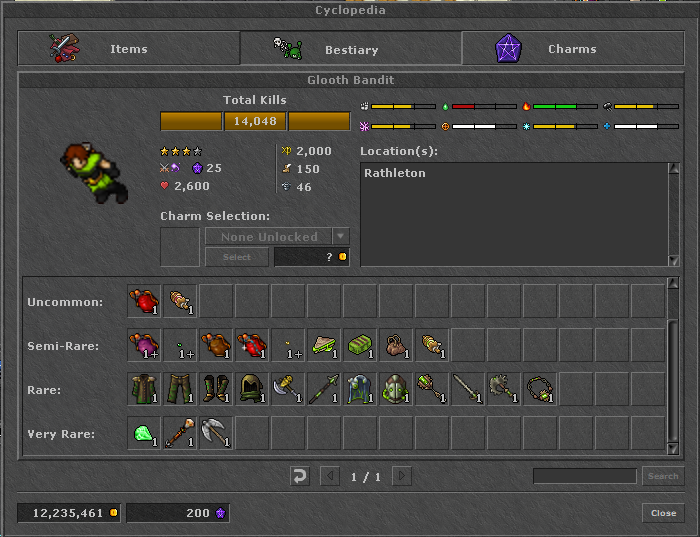
Task: Click the Search button
Action: coord(662,476)
